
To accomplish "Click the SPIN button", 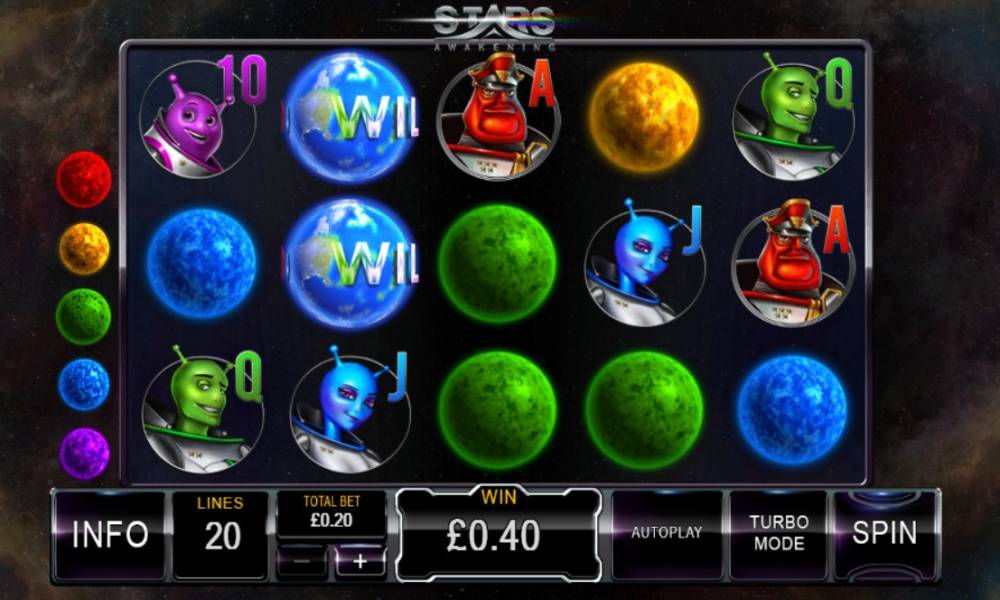I will point(885,534).
